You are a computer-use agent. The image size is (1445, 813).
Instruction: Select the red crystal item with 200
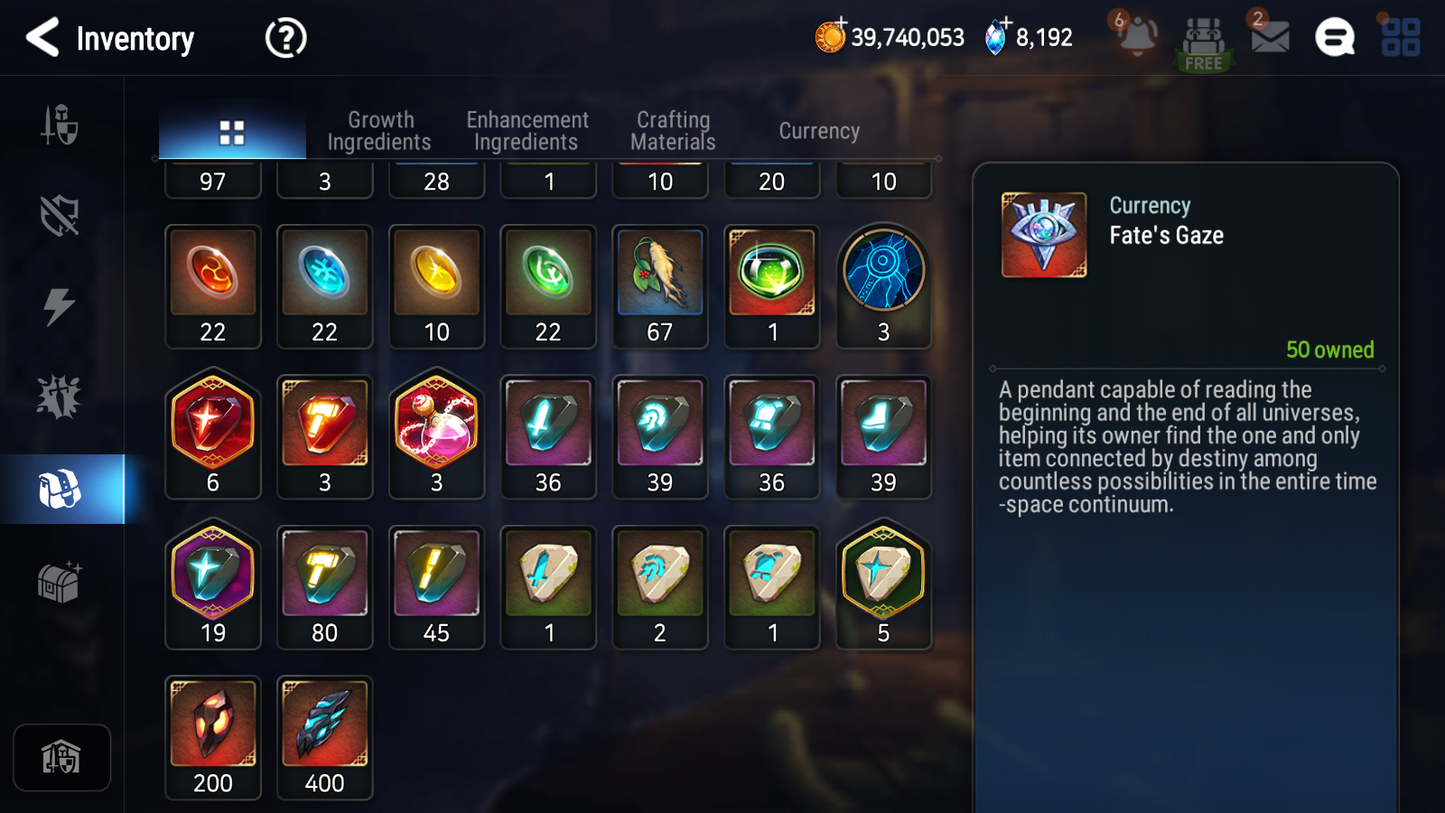[213, 736]
